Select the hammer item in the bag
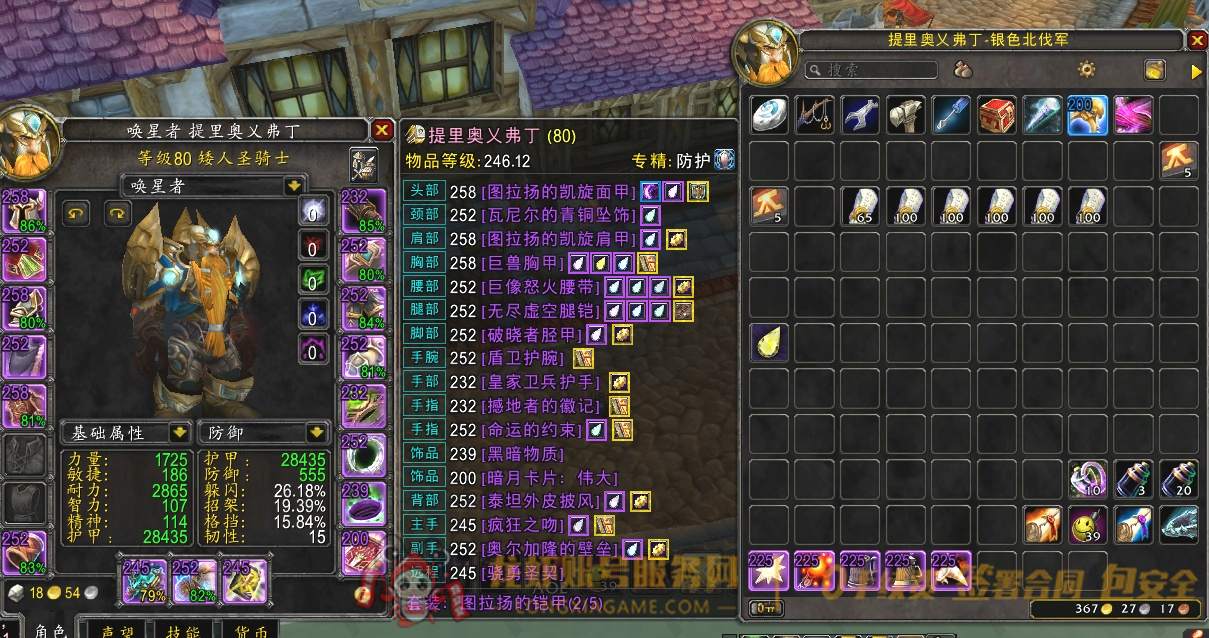The width and height of the screenshot is (1209, 638). click(x=906, y=116)
